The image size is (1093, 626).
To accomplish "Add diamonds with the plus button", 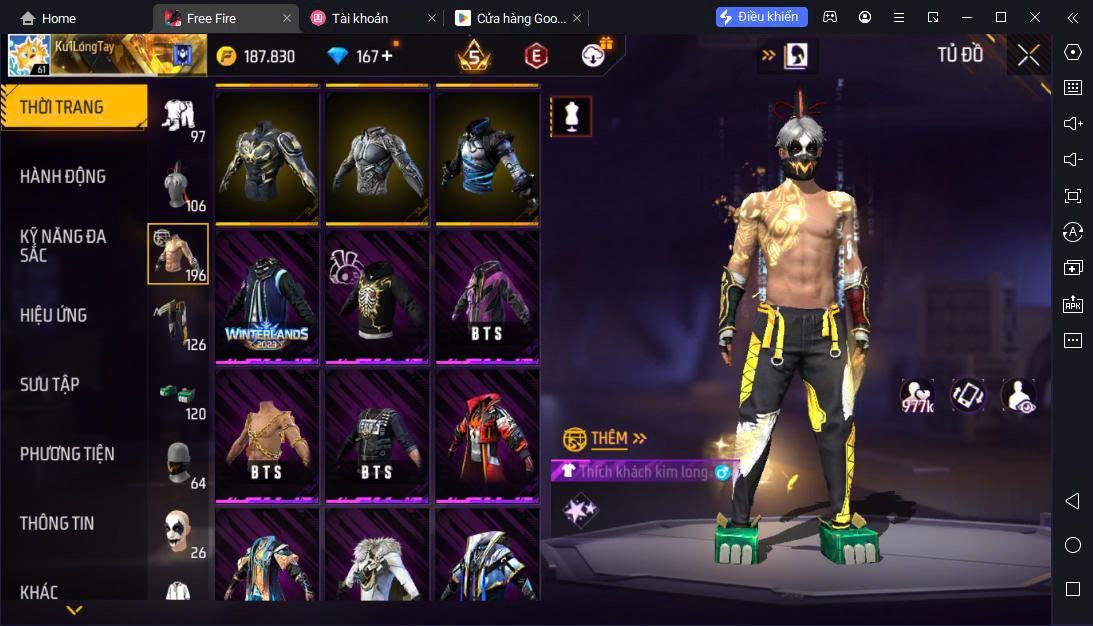I will click(387, 56).
